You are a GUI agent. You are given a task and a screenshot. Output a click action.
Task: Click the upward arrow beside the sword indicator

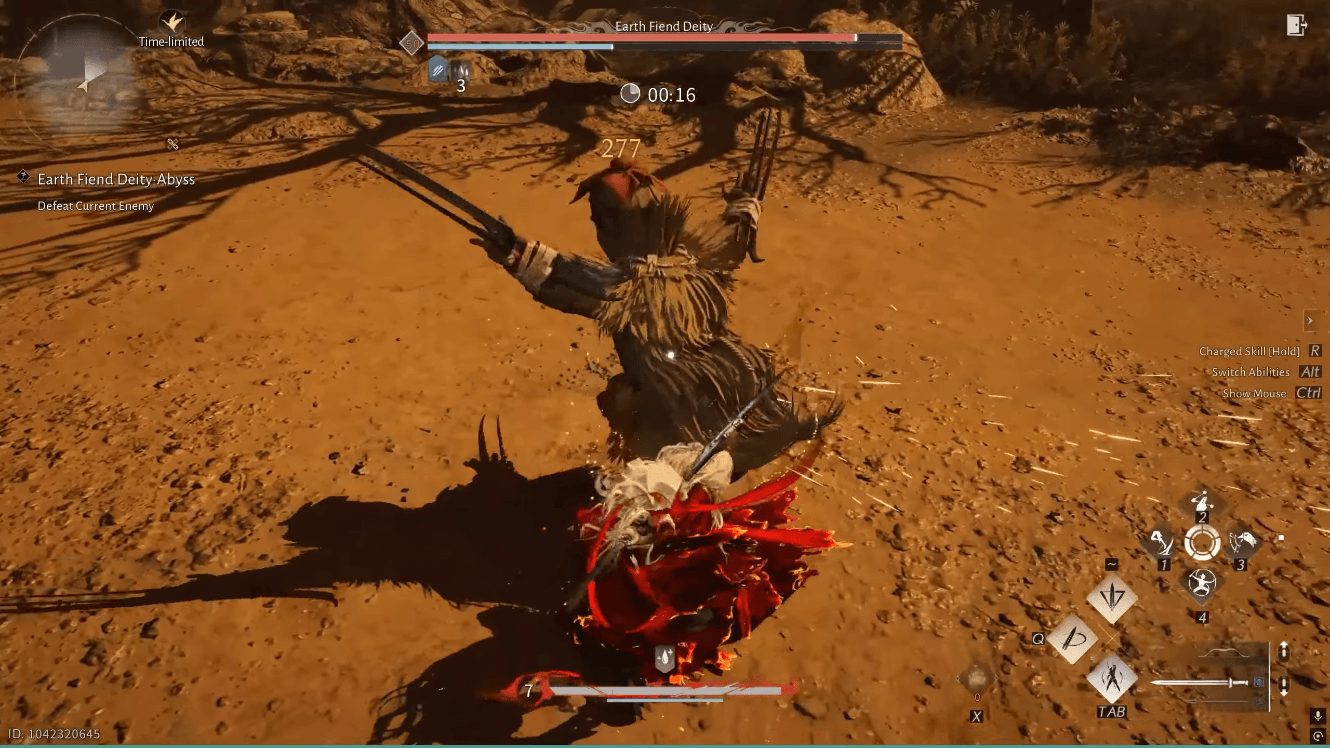coord(1285,651)
